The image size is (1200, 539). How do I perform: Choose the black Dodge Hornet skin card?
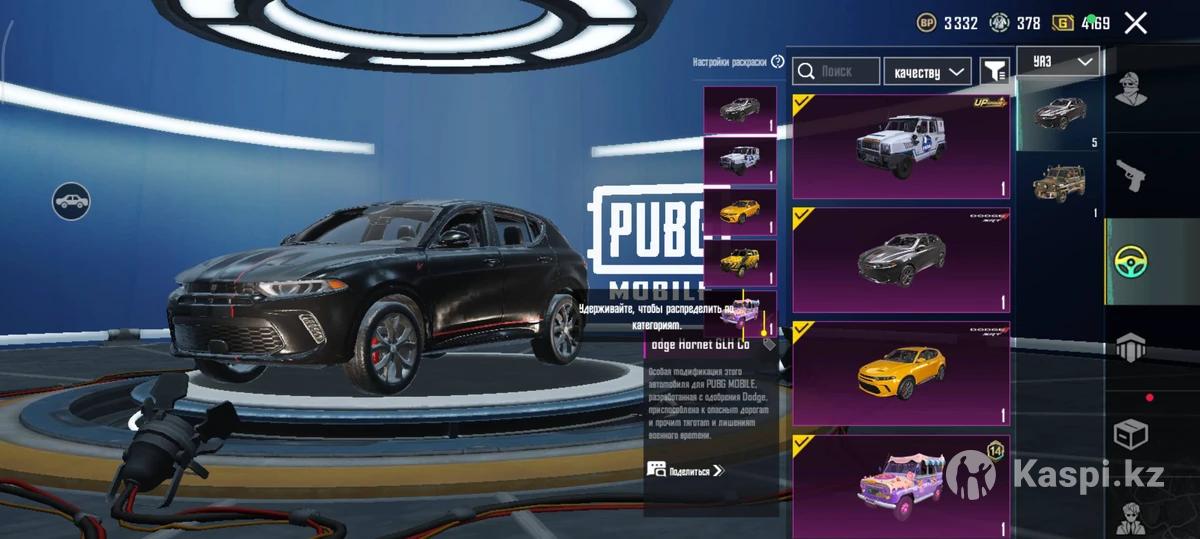(x=900, y=260)
